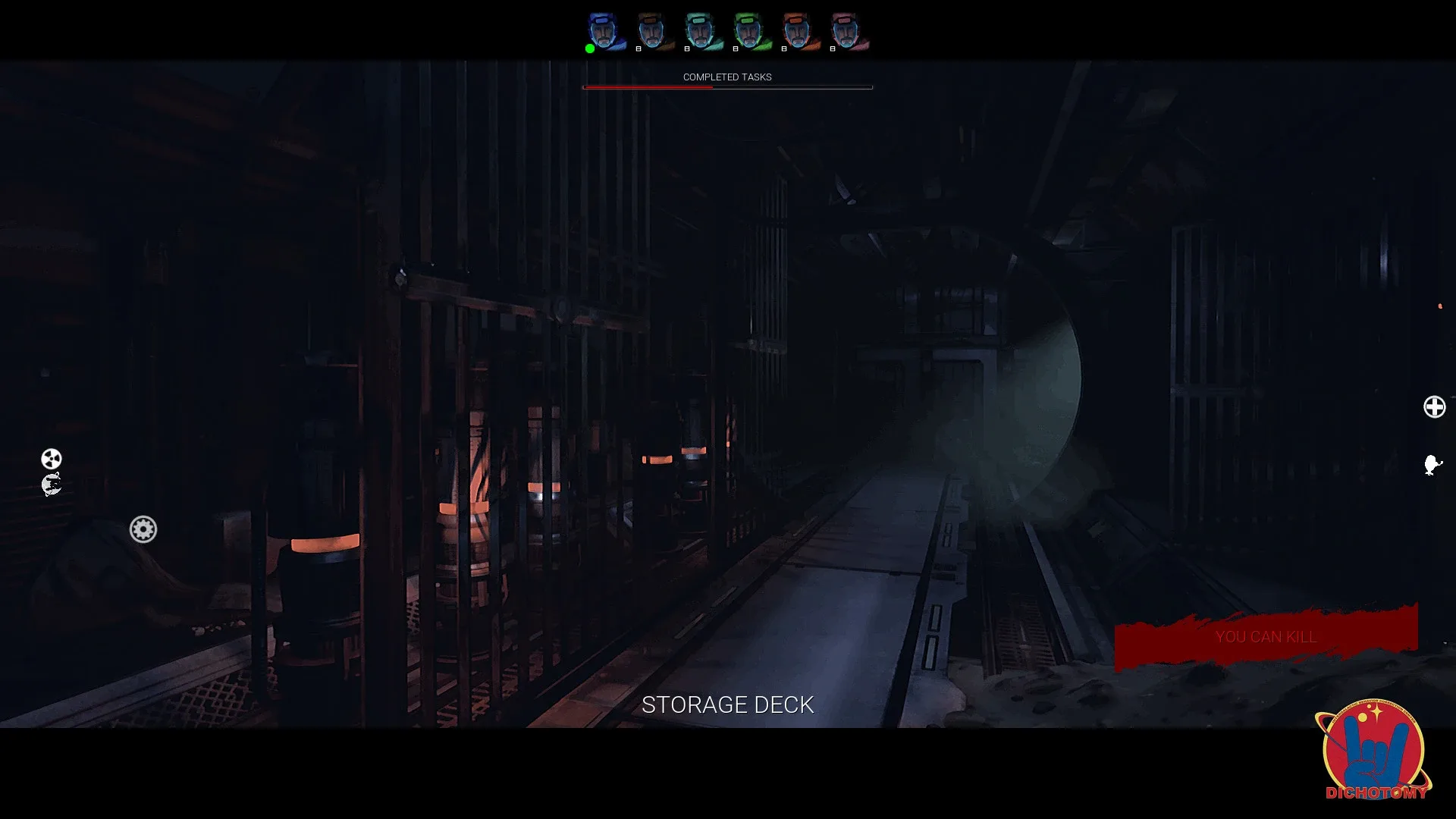Image resolution: width=1456 pixels, height=819 pixels.
Task: Expand the blue player's status indicator
Action: pyautogui.click(x=590, y=49)
